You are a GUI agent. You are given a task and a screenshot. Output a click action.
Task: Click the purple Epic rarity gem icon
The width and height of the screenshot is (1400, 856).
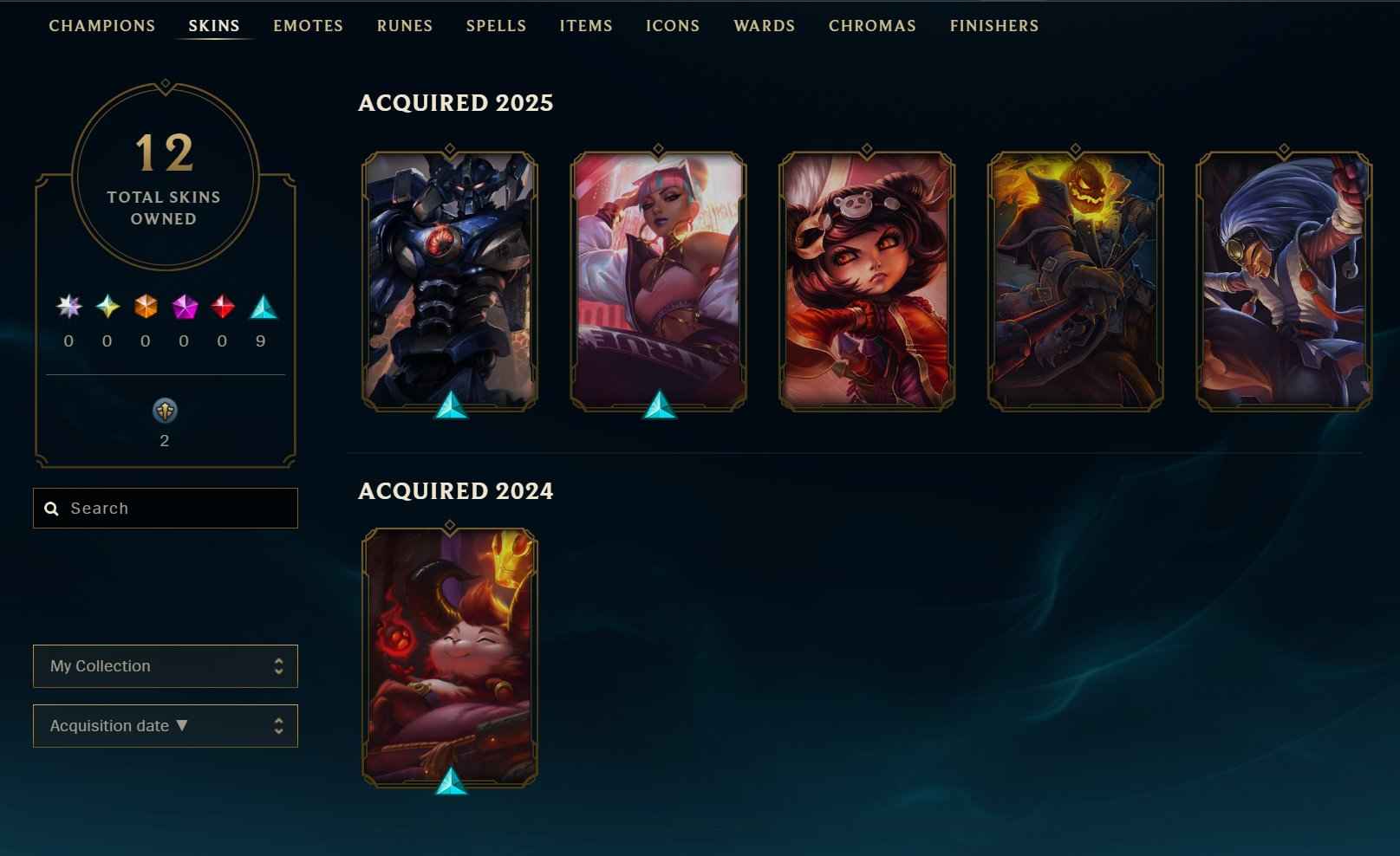click(183, 308)
